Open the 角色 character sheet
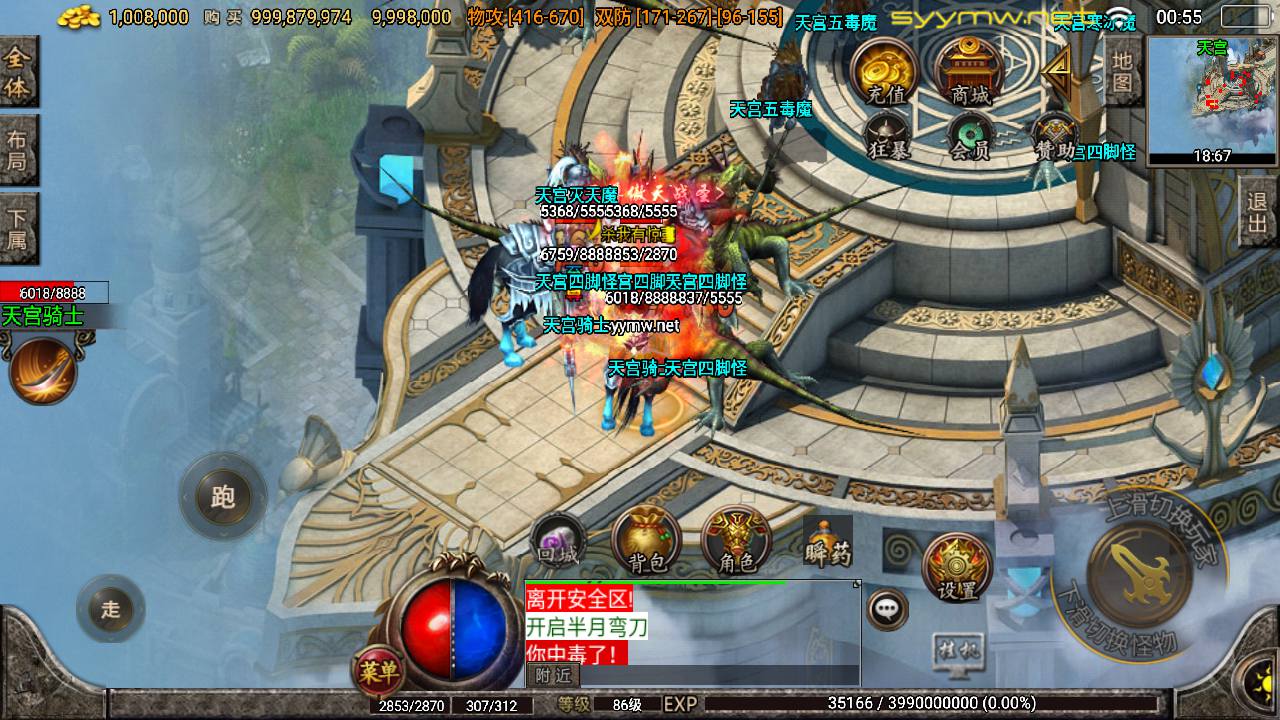The width and height of the screenshot is (1280, 720). pyautogui.click(x=737, y=541)
